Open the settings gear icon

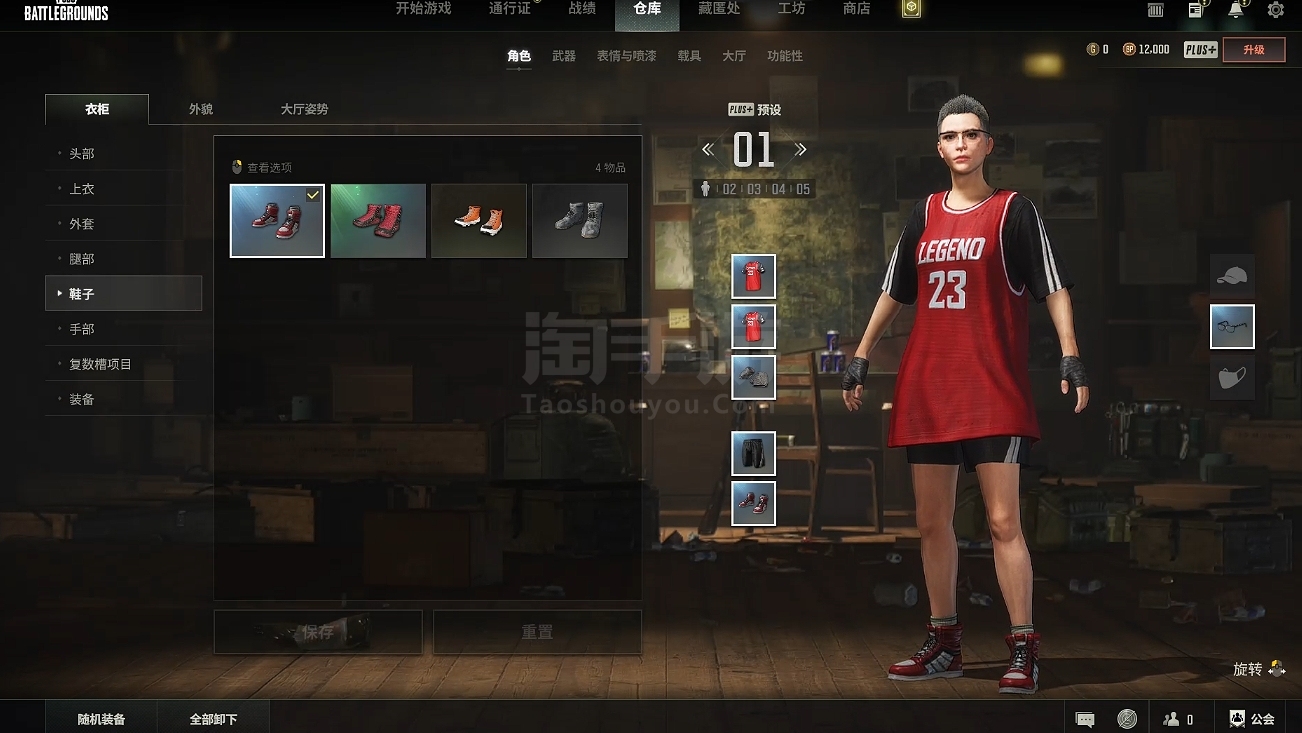click(1275, 10)
